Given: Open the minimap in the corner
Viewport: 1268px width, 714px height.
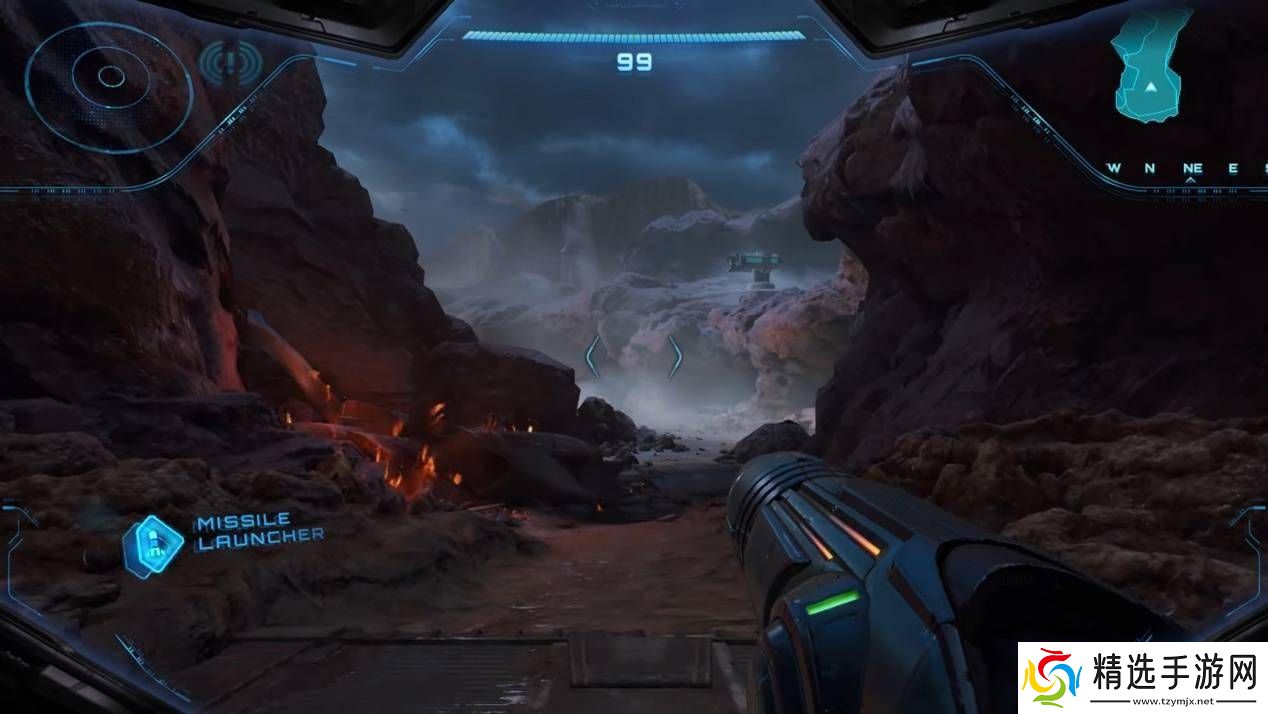Looking at the screenshot, I should pyautogui.click(x=1152, y=66).
